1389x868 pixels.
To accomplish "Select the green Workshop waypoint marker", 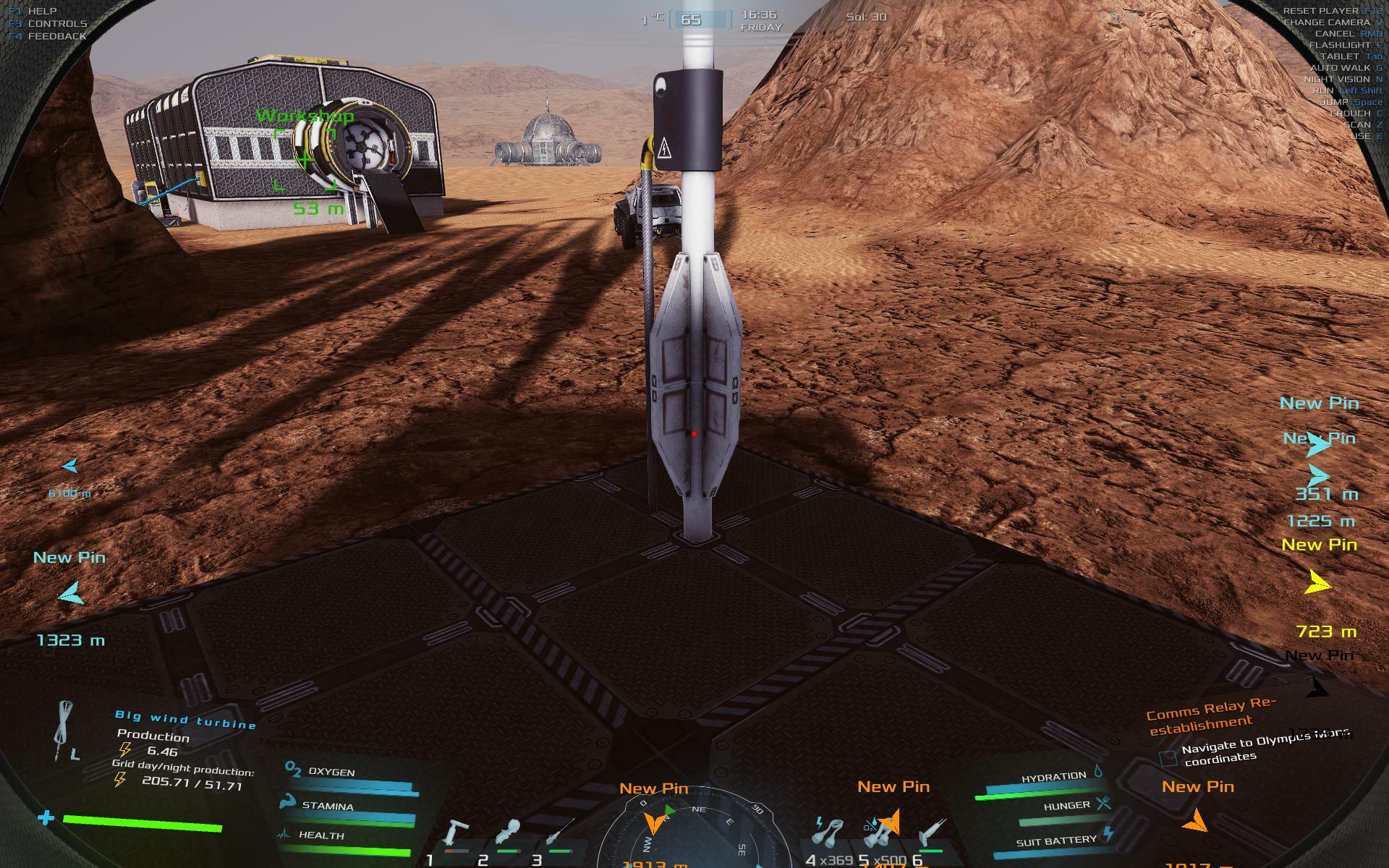I will click(x=305, y=159).
